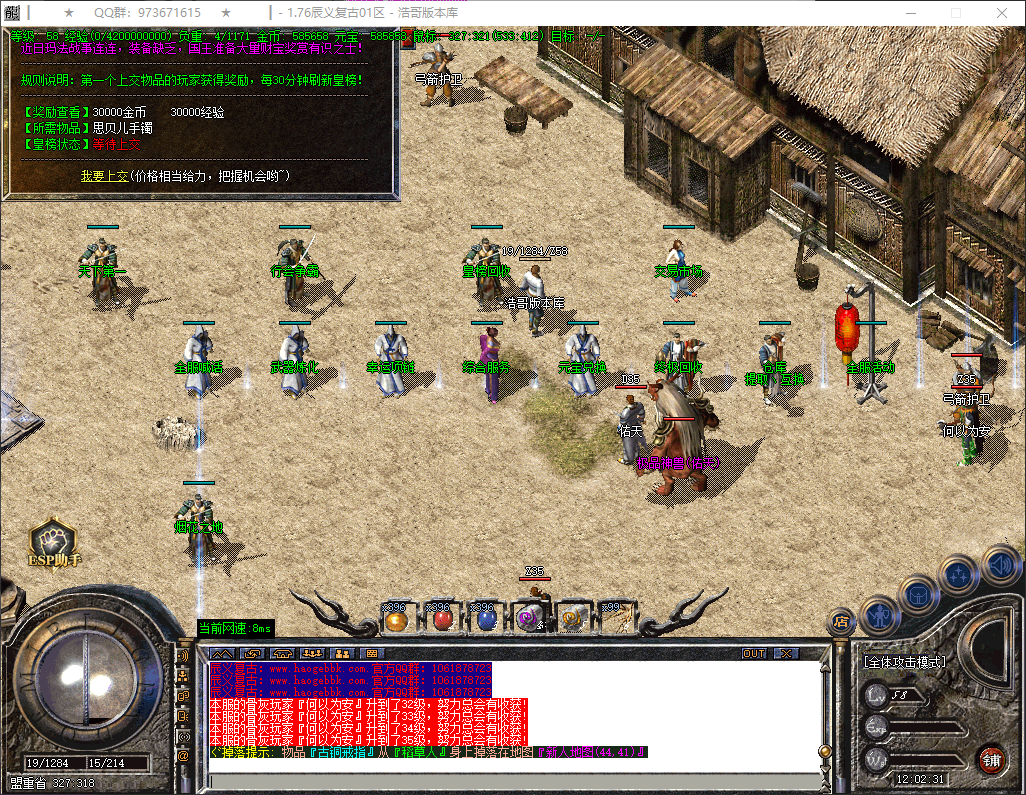The image size is (1026, 795).
Task: Click the OUT button above chat
Action: 754,654
